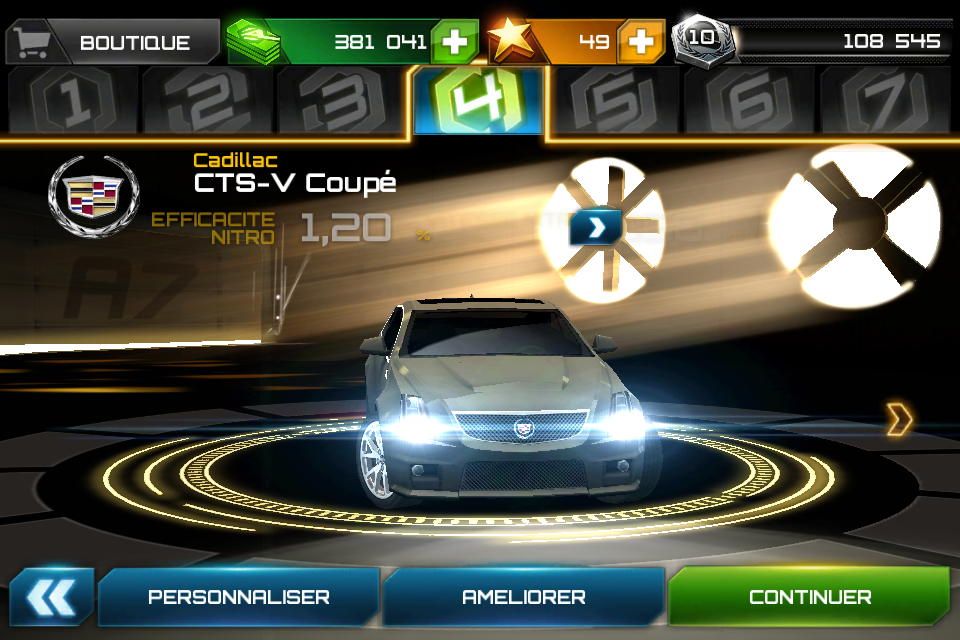Viewport: 960px width, 640px height.
Task: Open the Boutique shop
Action: pyautogui.click(x=113, y=42)
